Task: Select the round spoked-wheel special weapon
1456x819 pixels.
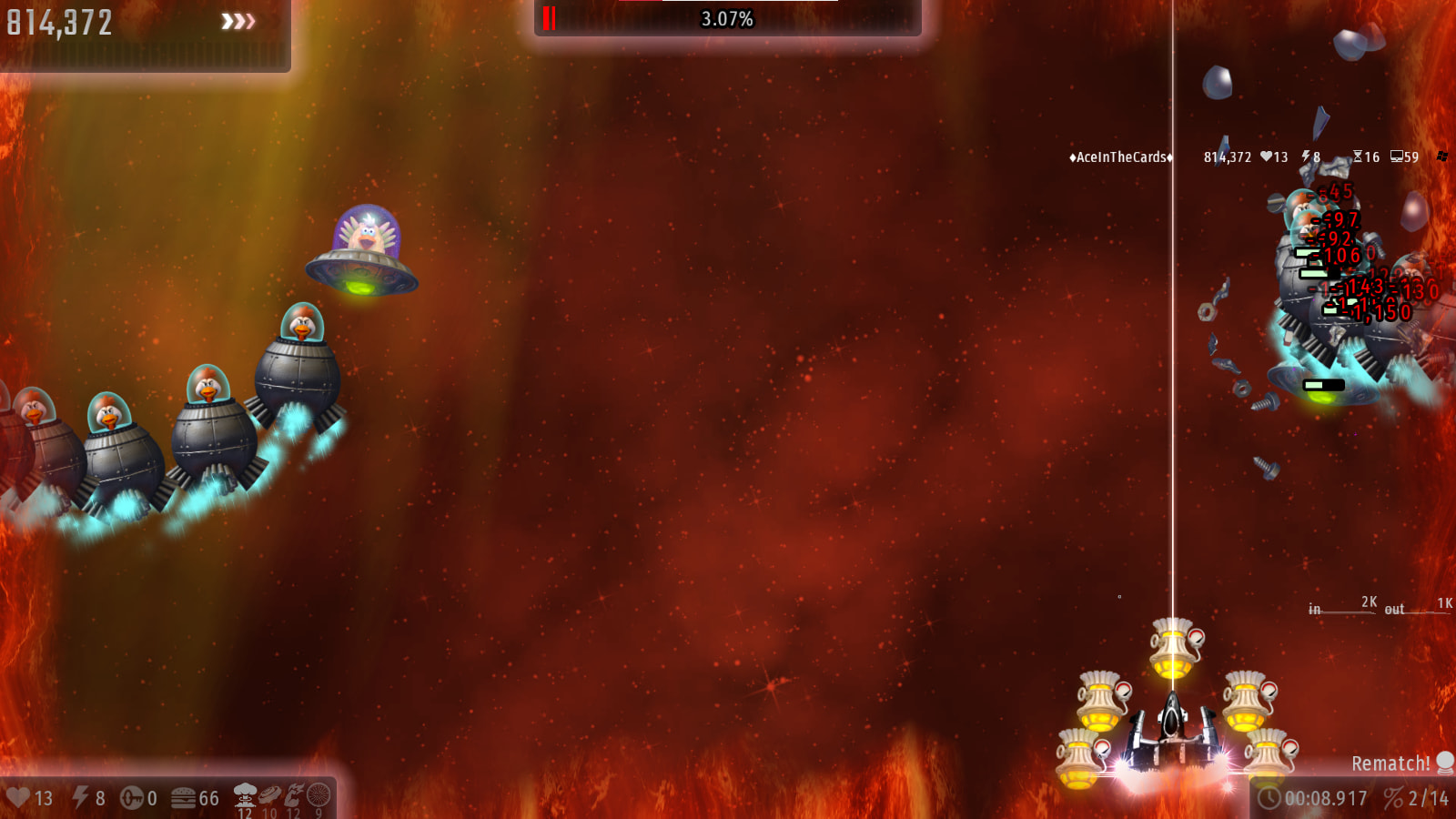Action: pos(318,795)
